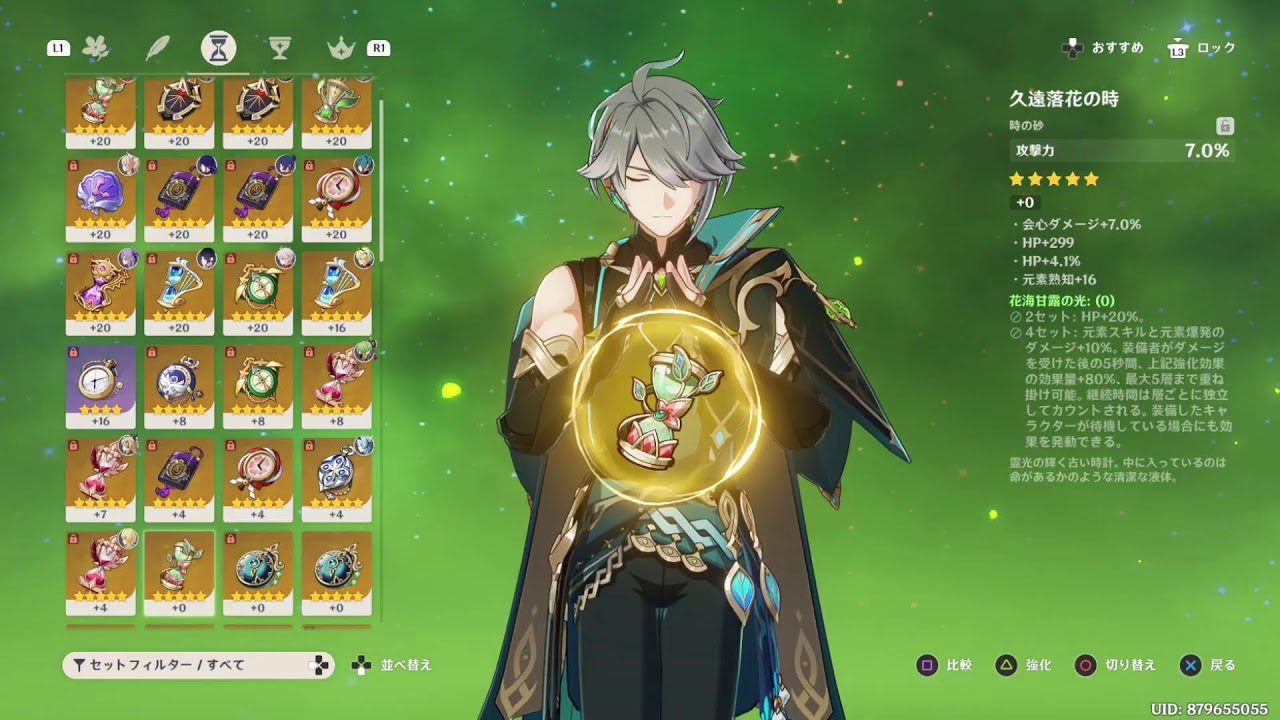Click the 比較 compare button
The width and height of the screenshot is (1280, 720).
coord(945,665)
